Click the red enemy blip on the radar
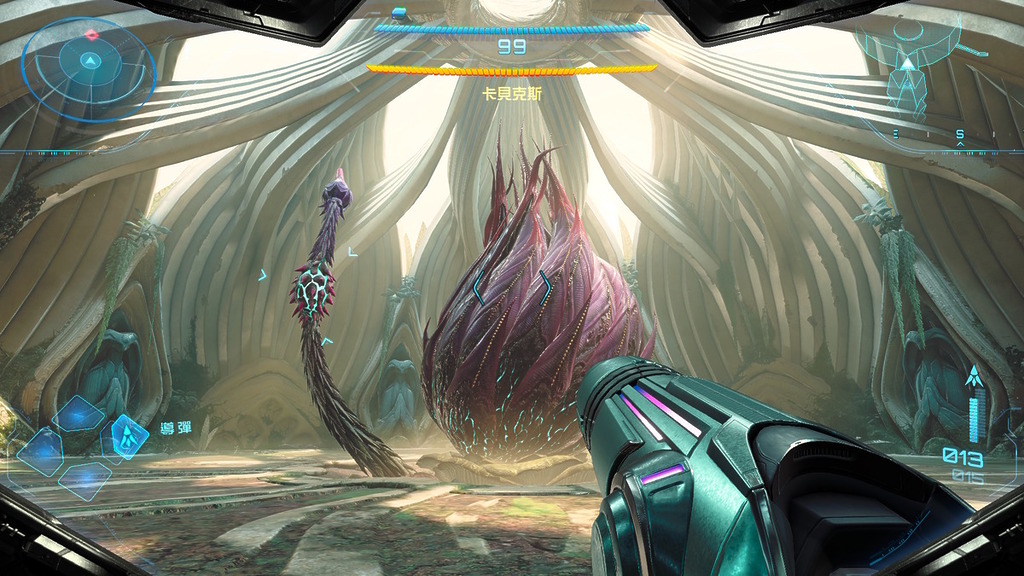Image resolution: width=1024 pixels, height=576 pixels. [92, 35]
